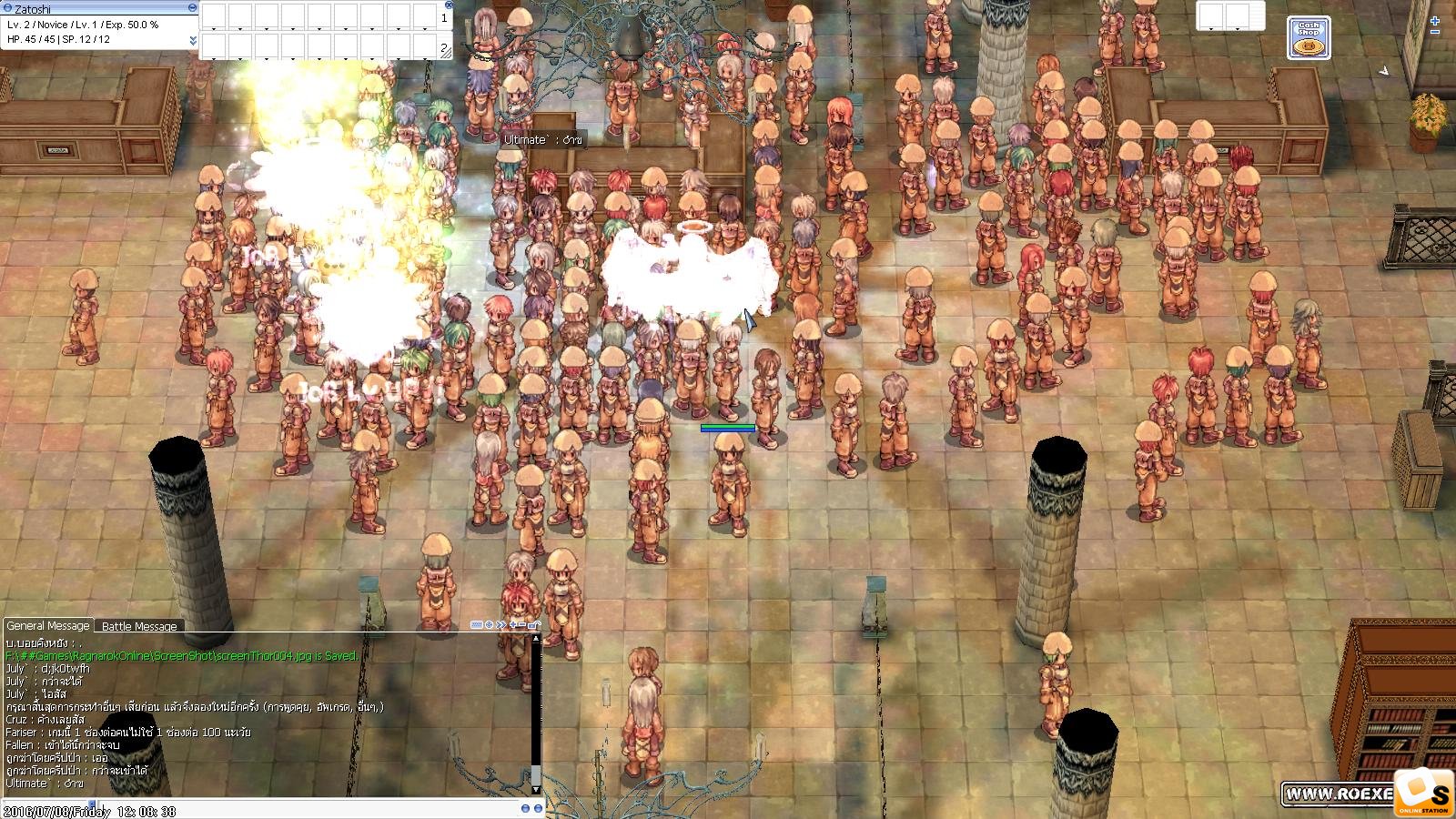
Task: Expand the Zatoshi status window with double arrows
Action: tap(193, 40)
